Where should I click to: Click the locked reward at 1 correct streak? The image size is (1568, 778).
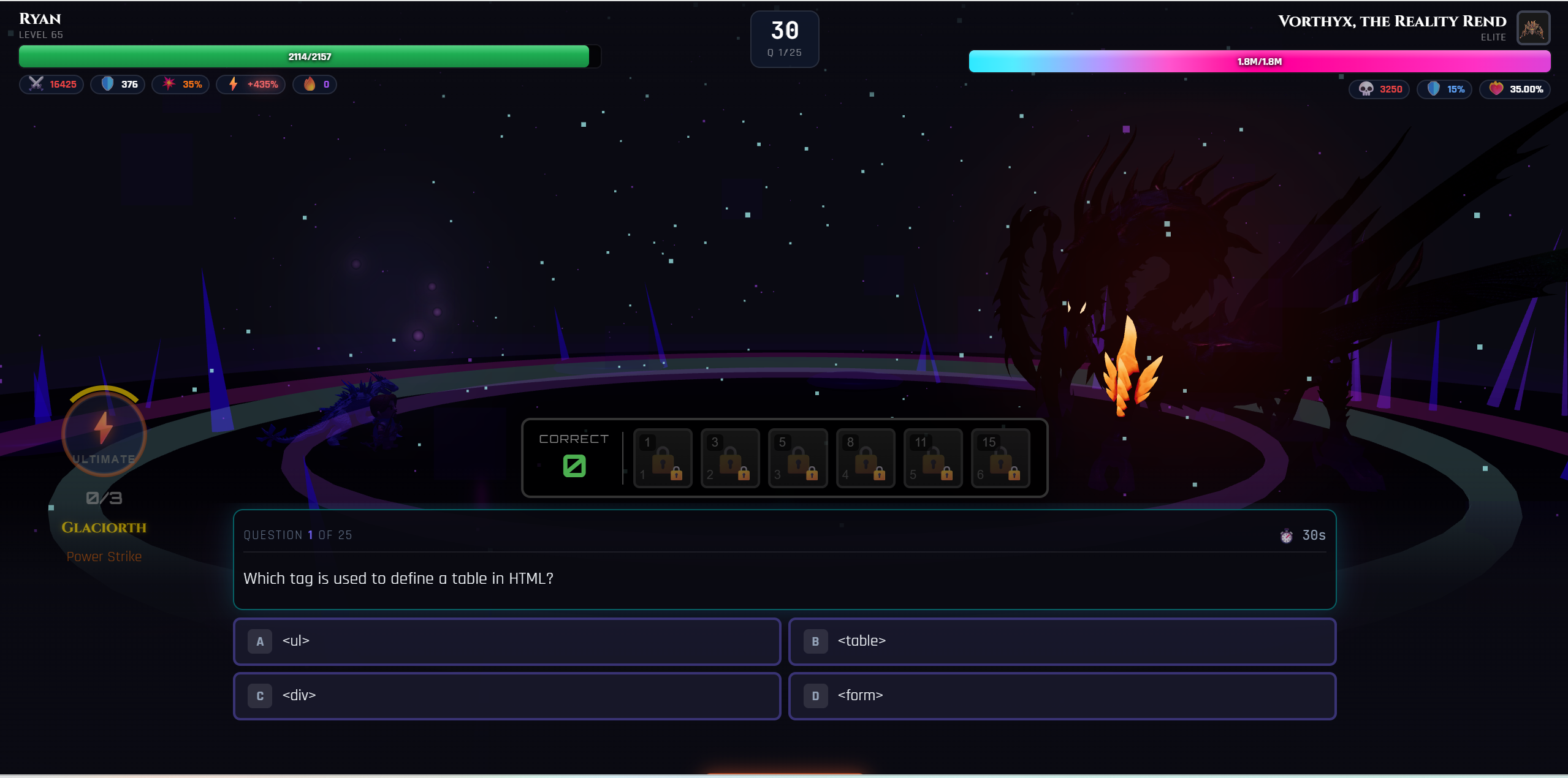click(x=662, y=458)
